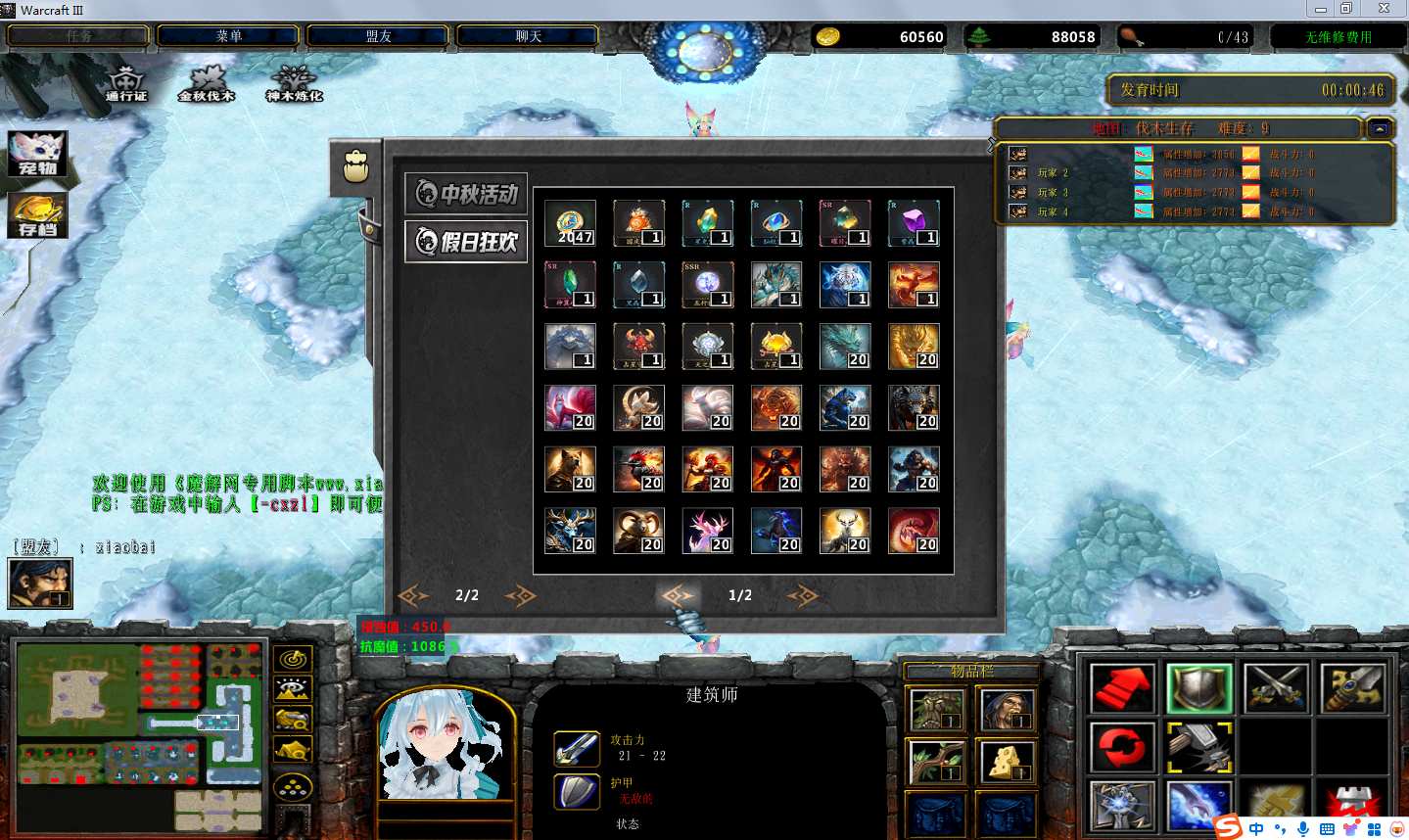Activate the red upward arrow command
The width and height of the screenshot is (1409, 840).
[x=1122, y=688]
